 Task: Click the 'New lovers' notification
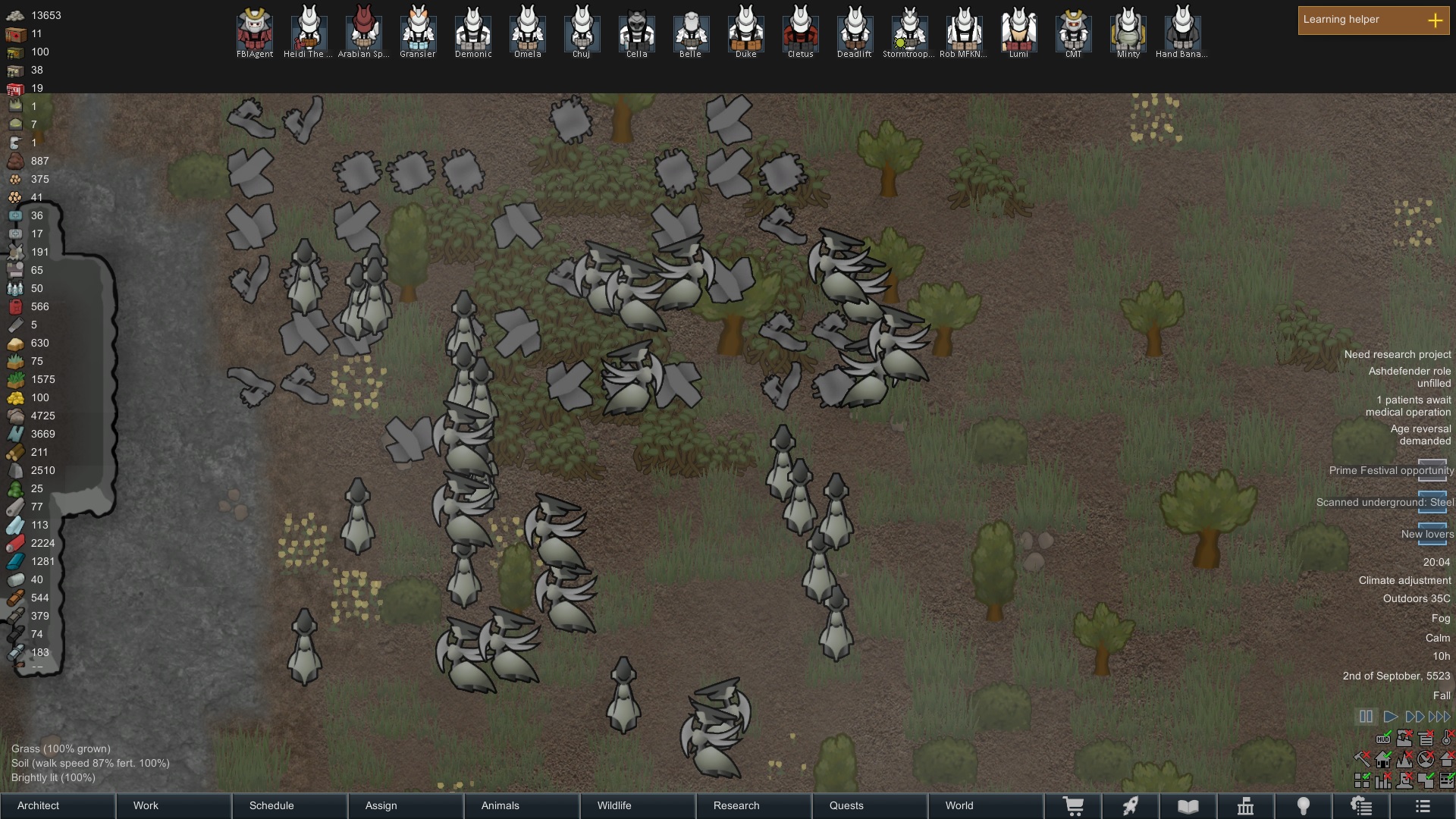1428,534
